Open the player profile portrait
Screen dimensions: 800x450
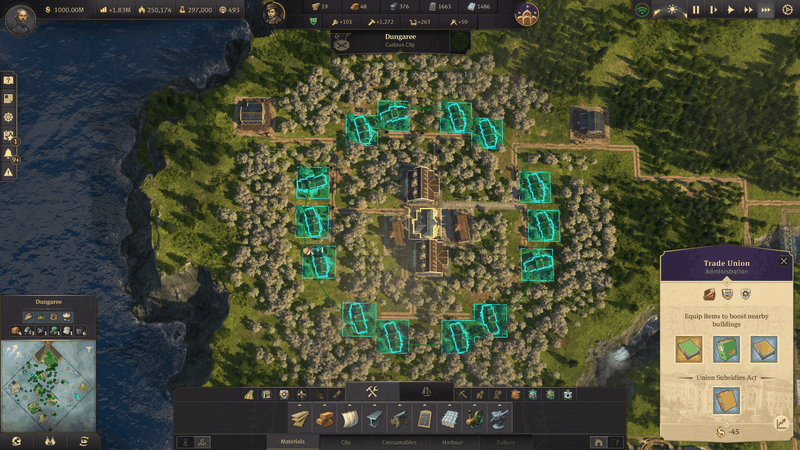(20, 21)
